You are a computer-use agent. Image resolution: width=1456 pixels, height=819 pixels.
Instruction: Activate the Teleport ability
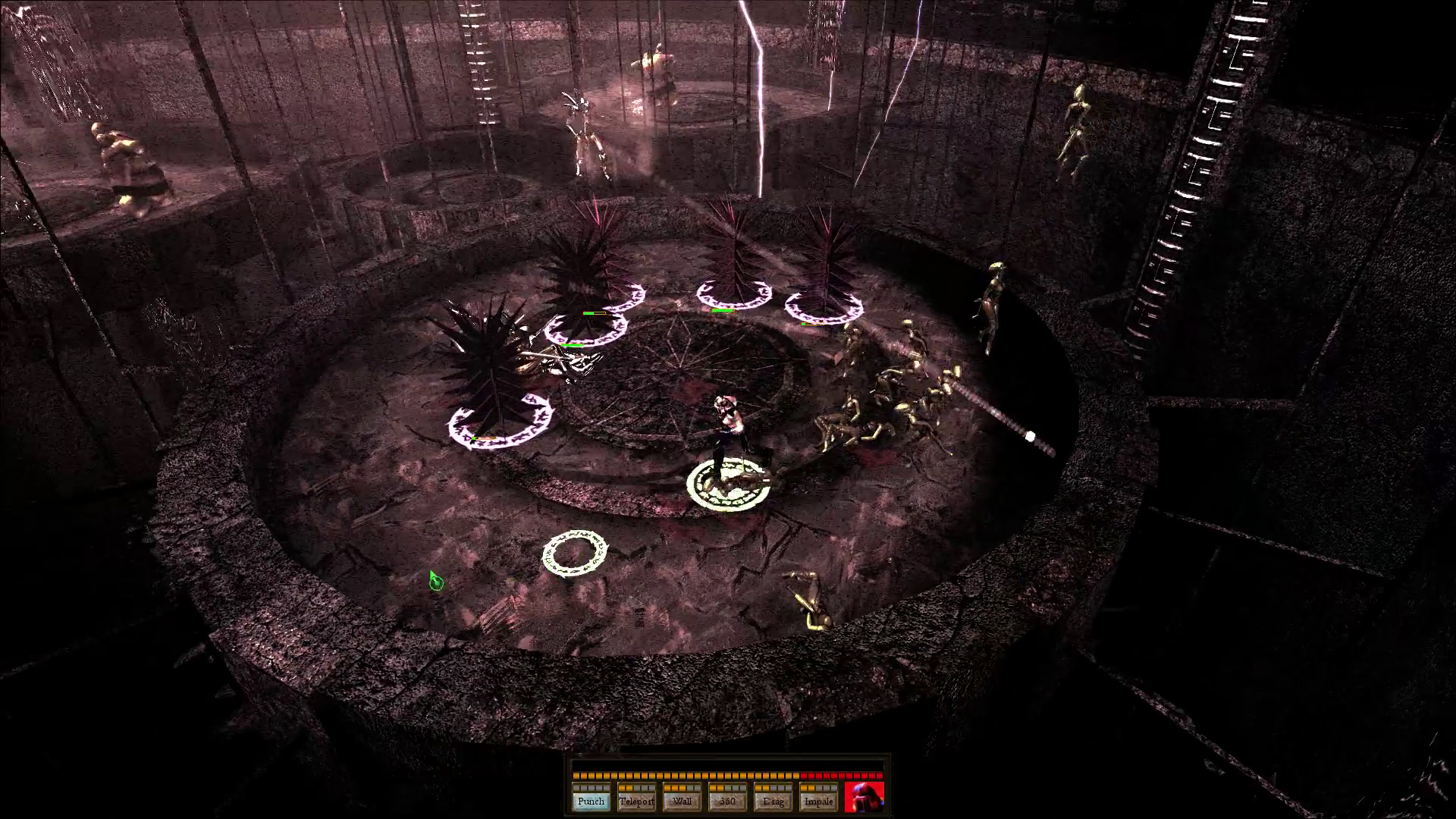pyautogui.click(x=636, y=801)
